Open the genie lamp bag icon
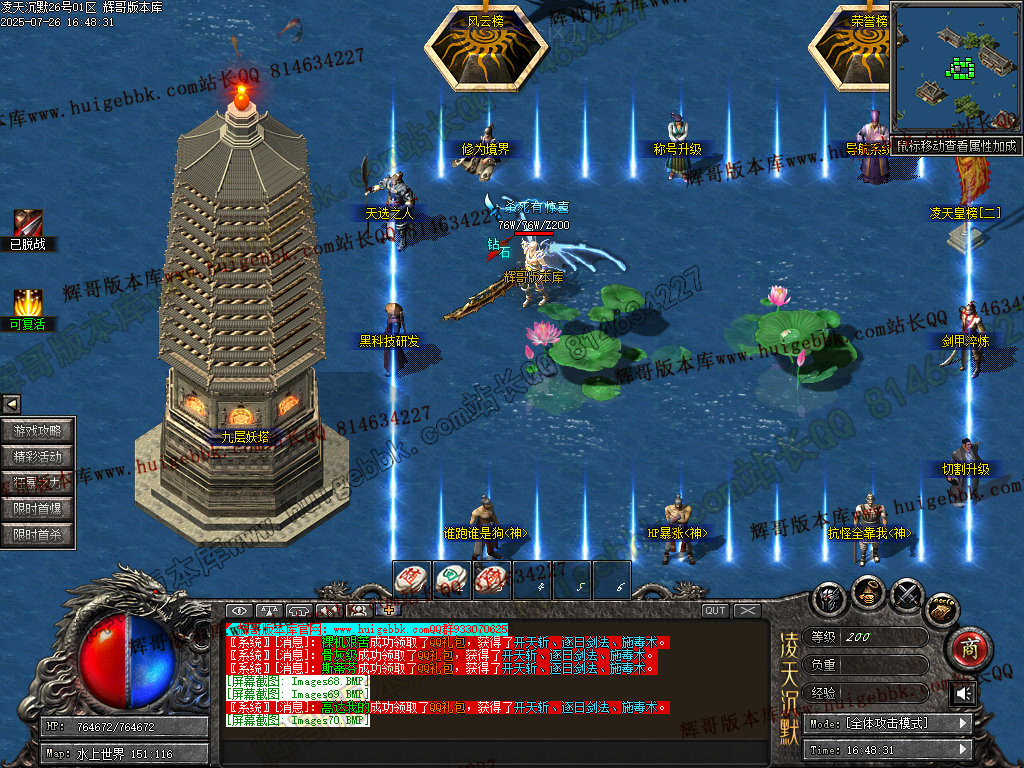The image size is (1024, 768). coord(868,591)
